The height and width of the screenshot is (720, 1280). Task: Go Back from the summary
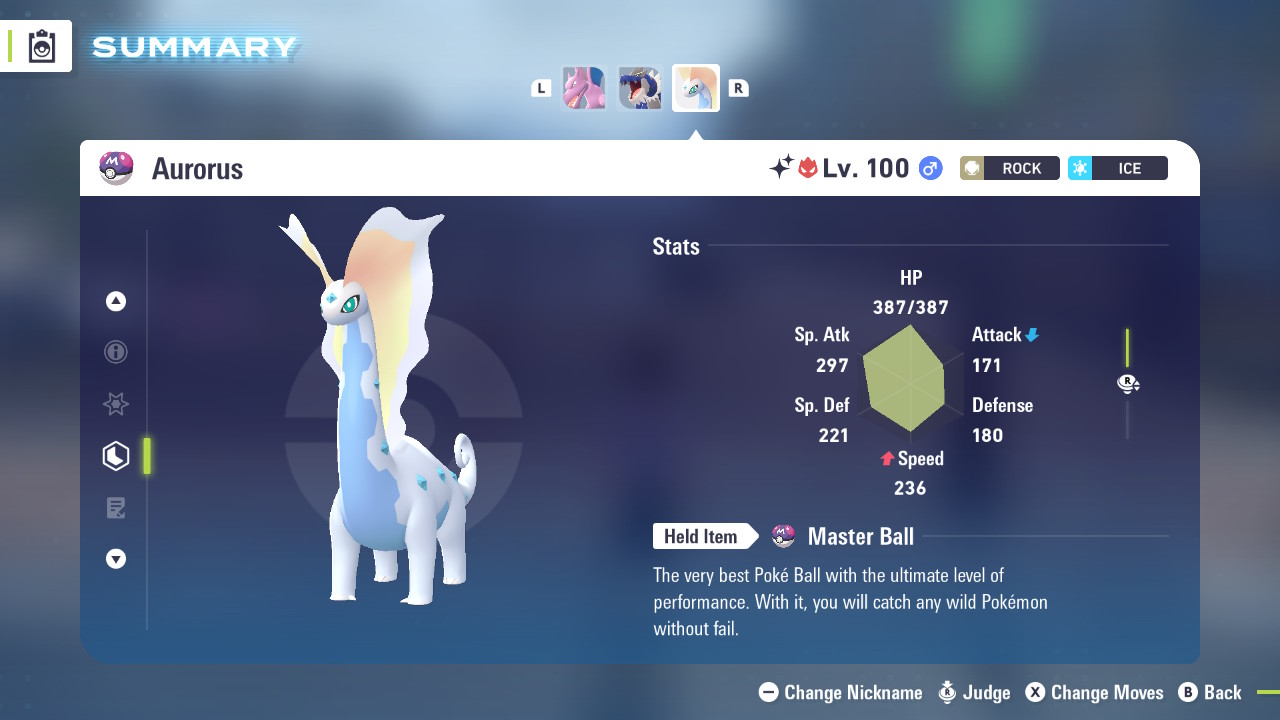(1210, 692)
